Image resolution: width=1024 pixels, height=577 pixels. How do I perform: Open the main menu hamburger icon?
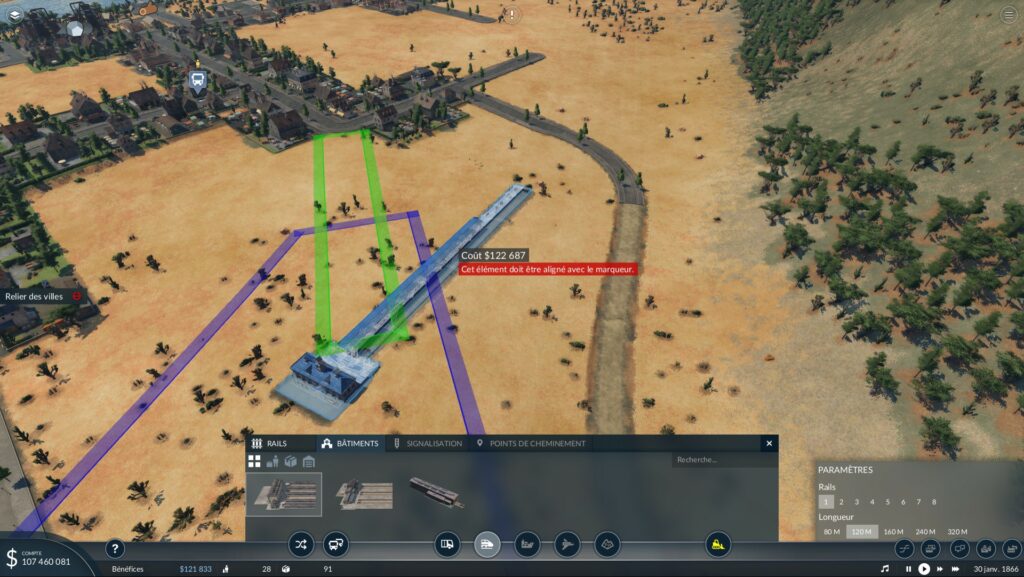coord(1008,14)
